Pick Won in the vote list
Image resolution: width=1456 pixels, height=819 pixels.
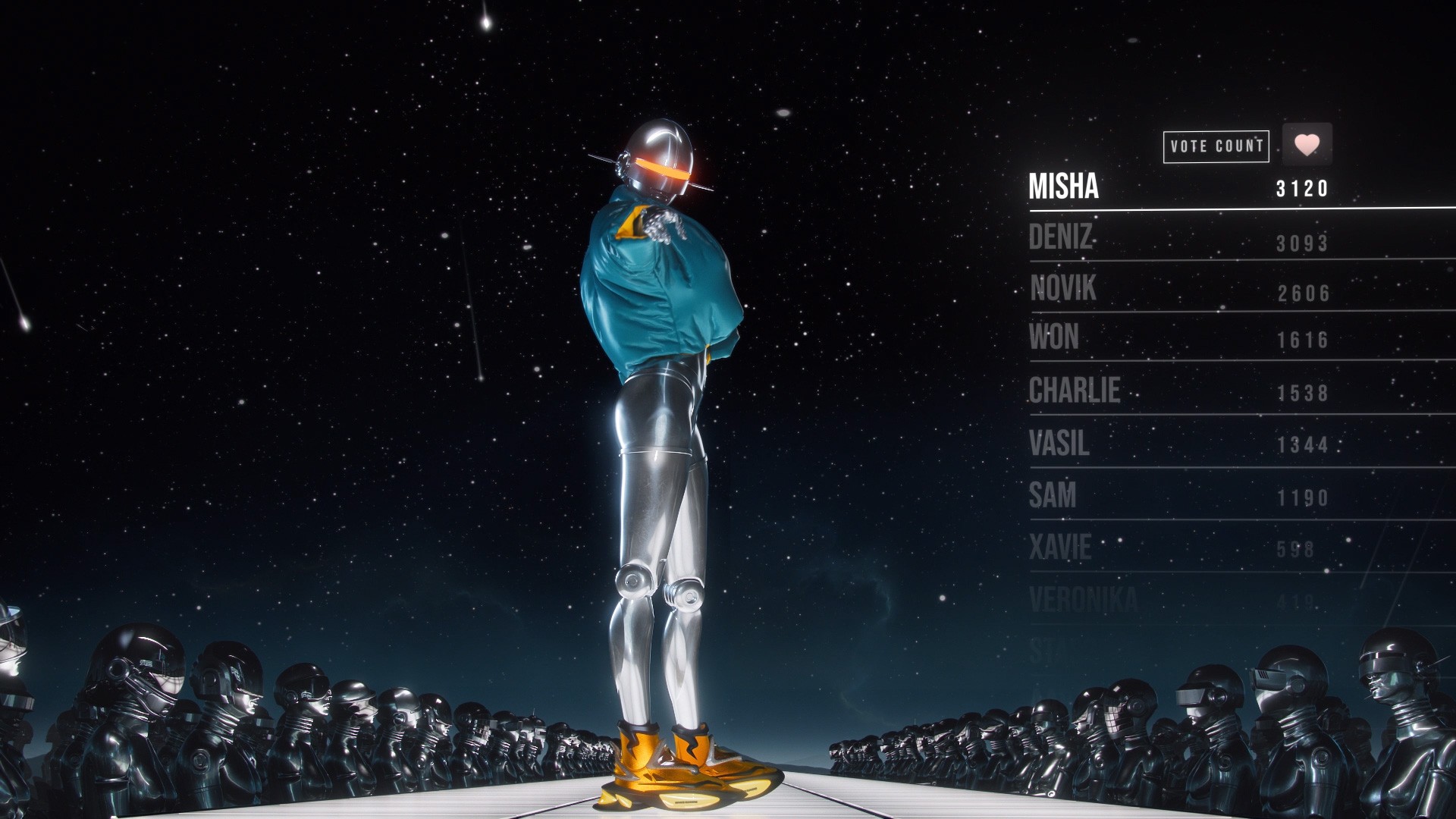(x=1054, y=337)
